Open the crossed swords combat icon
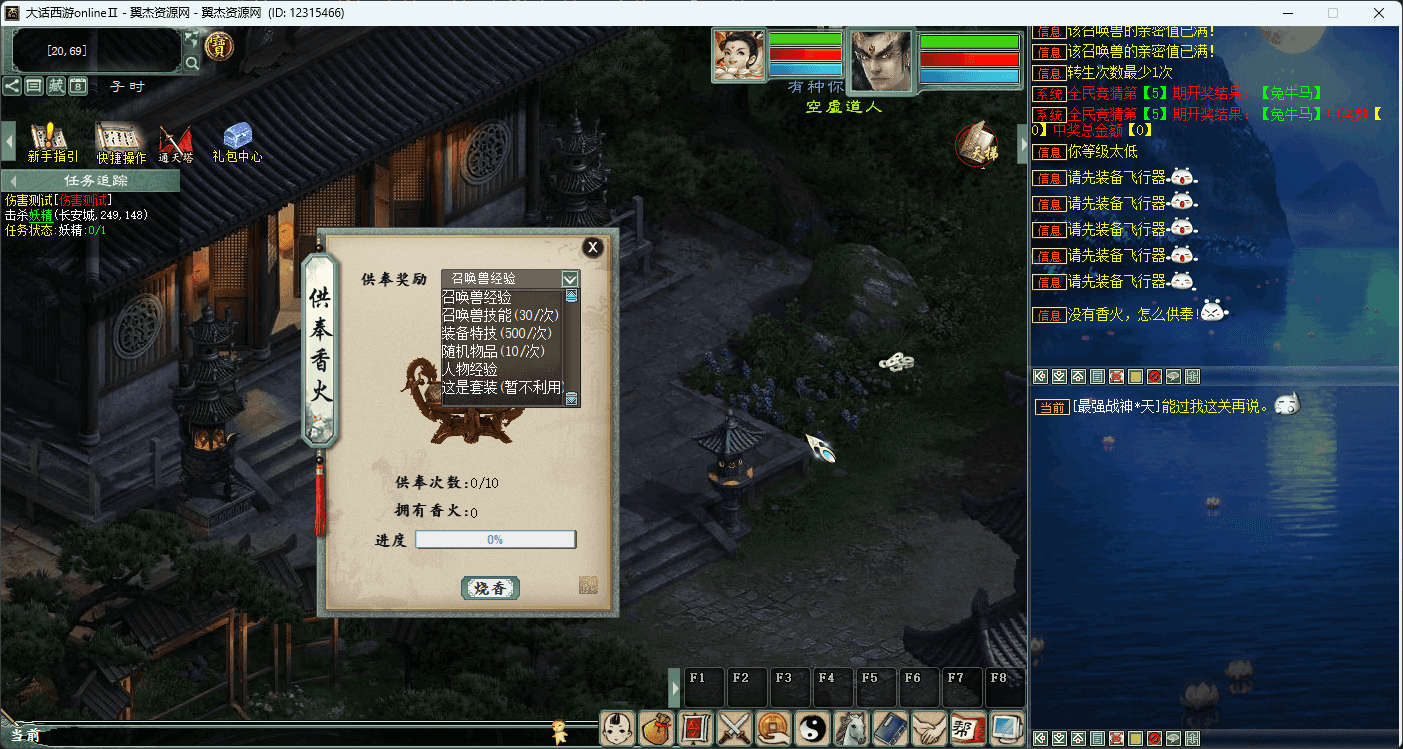The width and height of the screenshot is (1403, 749). 735,728
